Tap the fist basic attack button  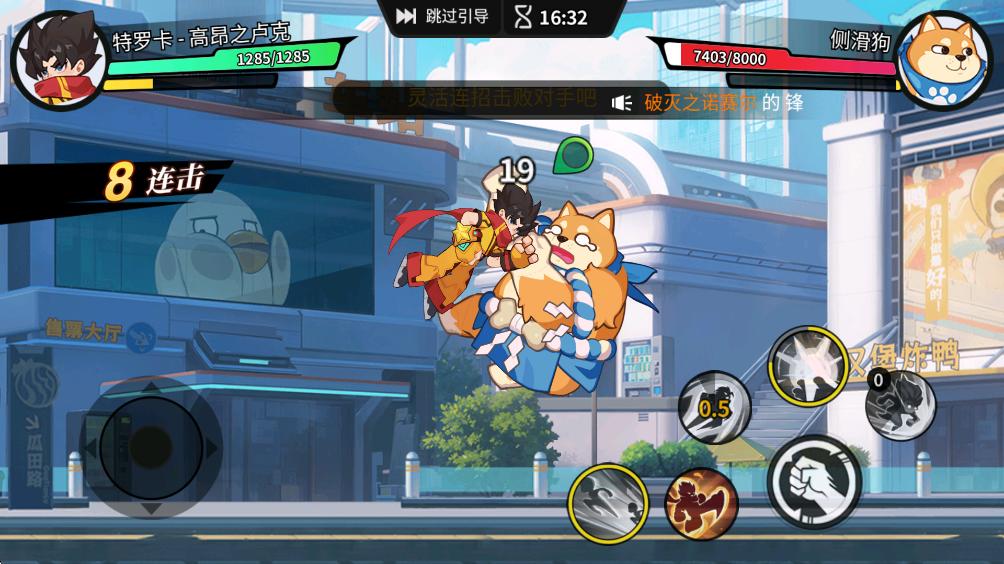point(814,481)
